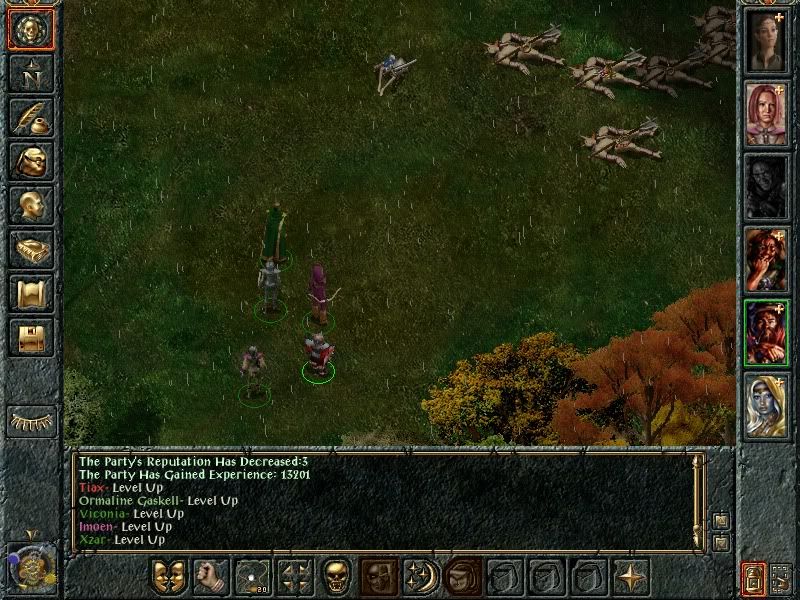Activate the moon and stars button
This screenshot has height=600, width=800.
point(420,577)
